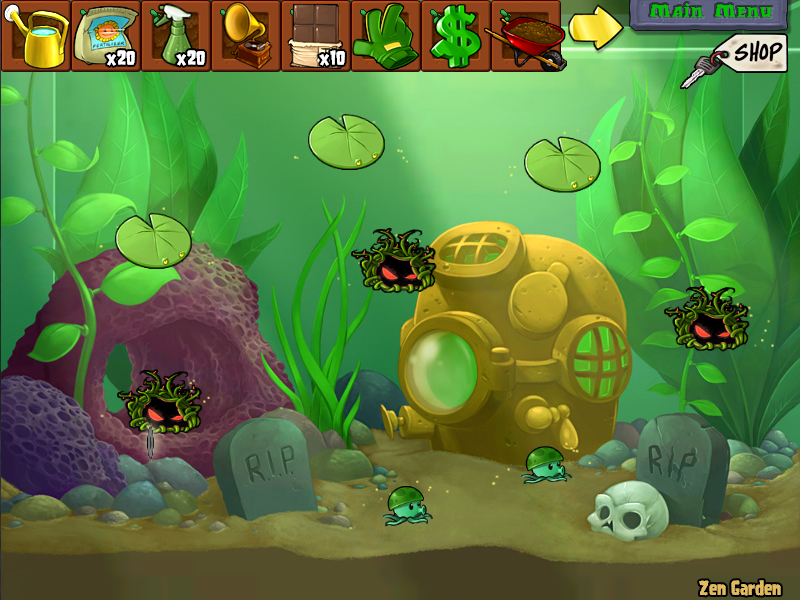800x600 pixels.
Task: Grab the chocolate bar item
Action: click(x=315, y=36)
